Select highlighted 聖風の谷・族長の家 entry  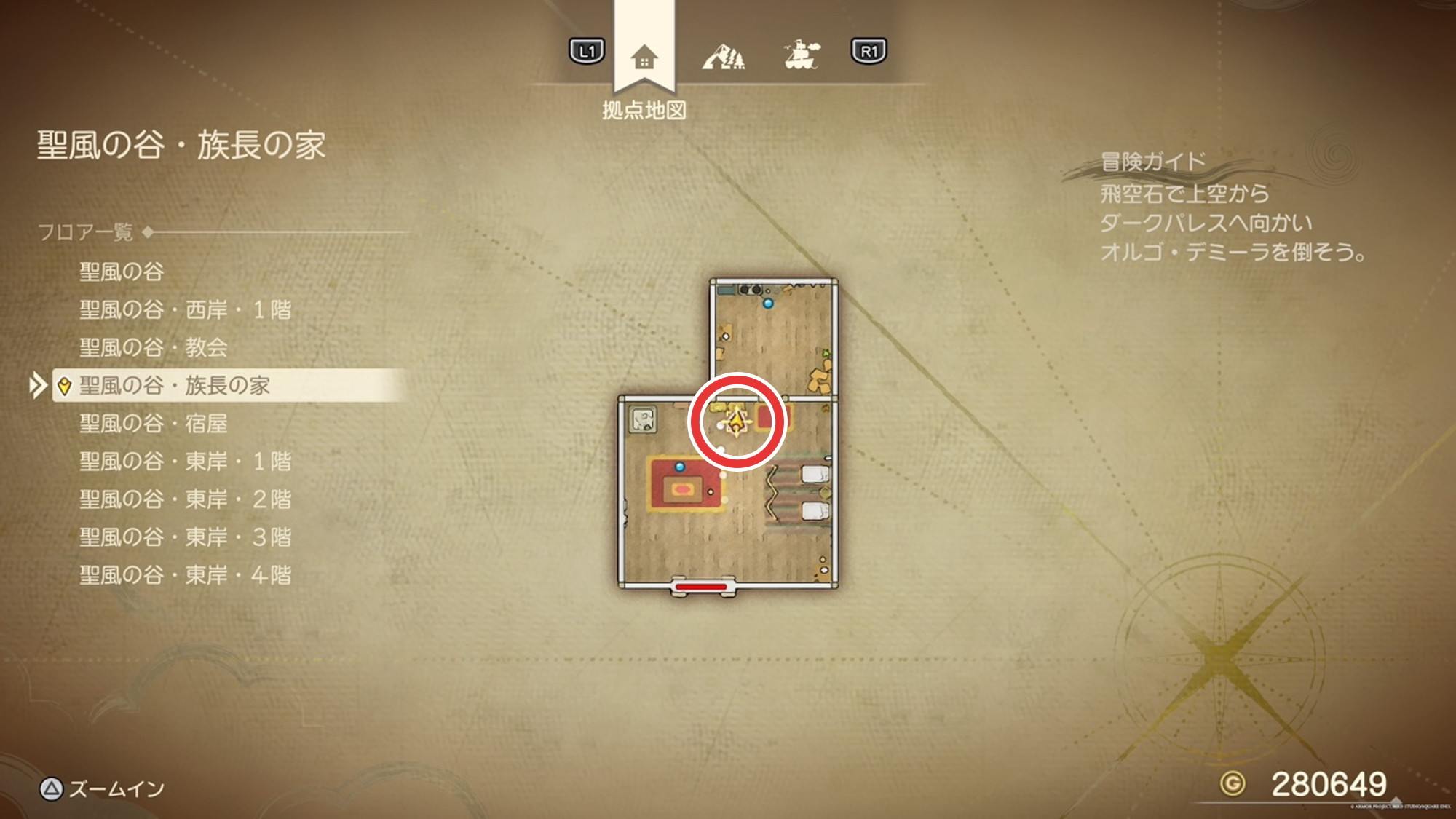pos(175,386)
